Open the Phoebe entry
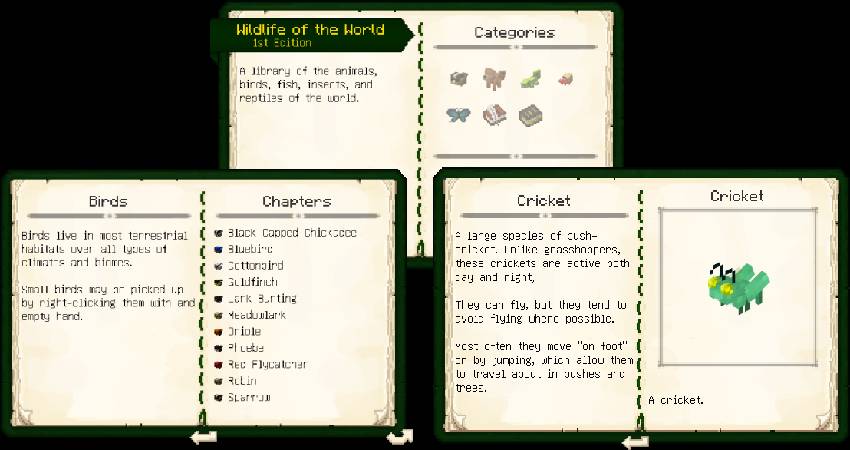 click(245, 348)
